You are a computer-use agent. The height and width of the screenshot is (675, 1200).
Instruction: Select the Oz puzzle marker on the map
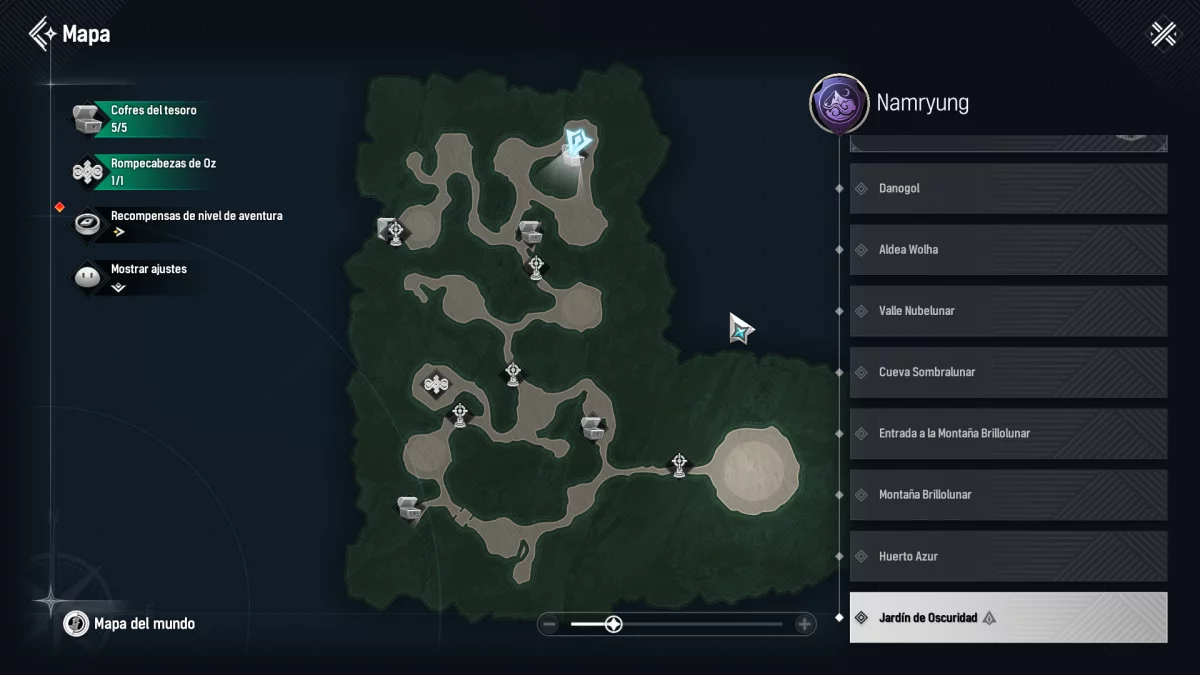click(434, 383)
